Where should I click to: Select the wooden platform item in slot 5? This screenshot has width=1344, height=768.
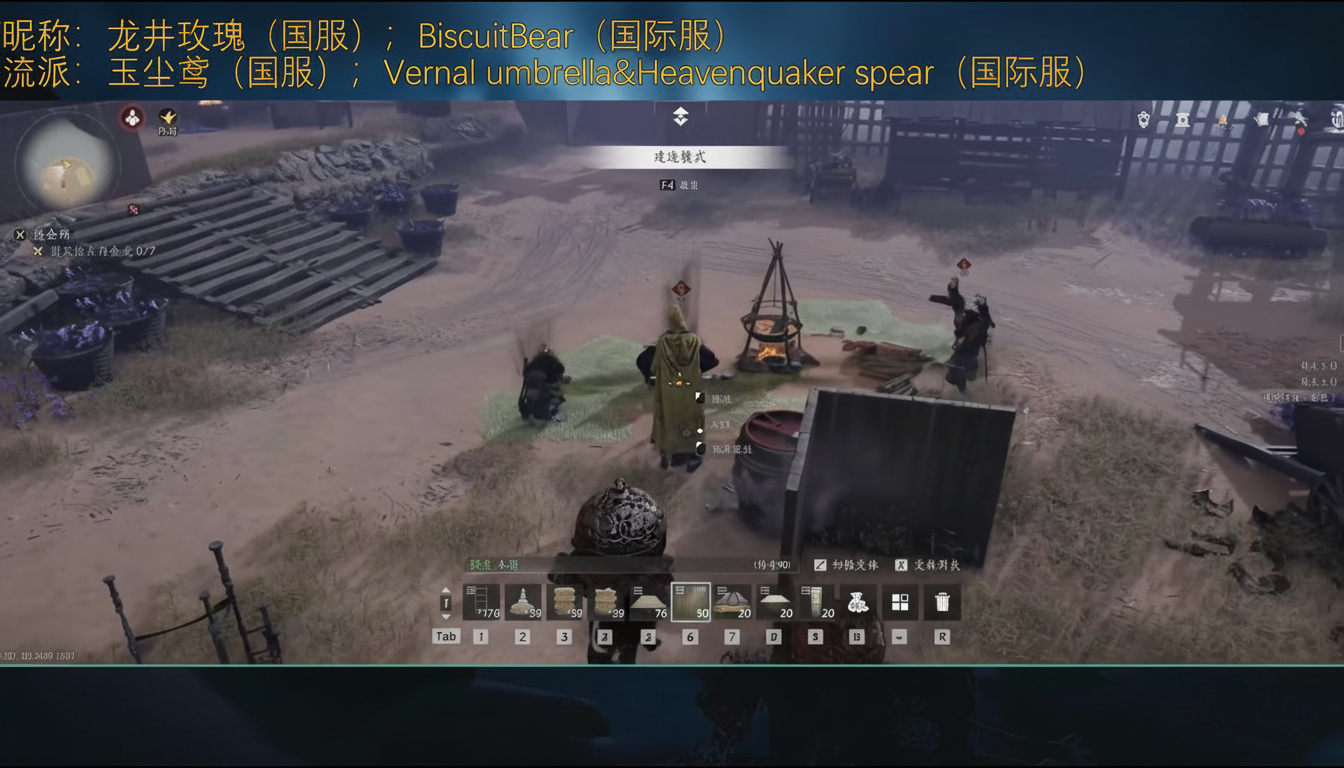pos(647,600)
